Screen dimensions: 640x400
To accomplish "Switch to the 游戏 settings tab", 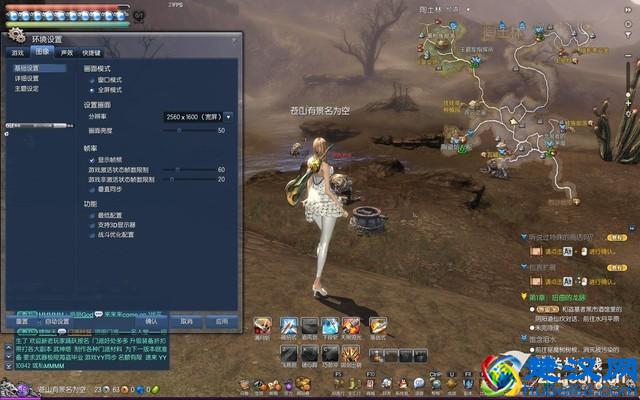I will (x=17, y=52).
